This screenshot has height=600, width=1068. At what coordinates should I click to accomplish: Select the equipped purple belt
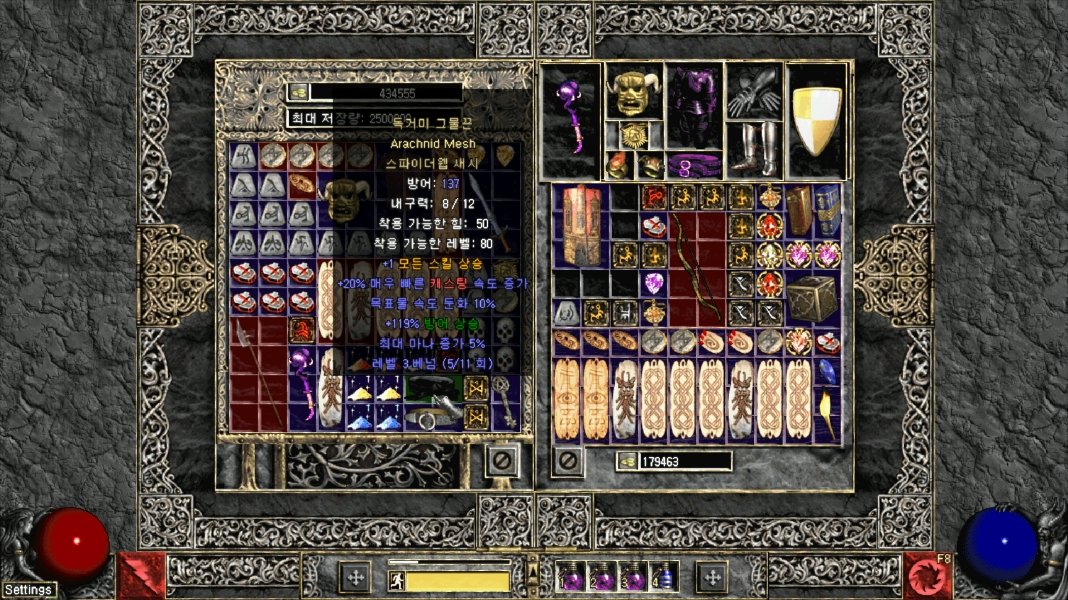[x=692, y=164]
